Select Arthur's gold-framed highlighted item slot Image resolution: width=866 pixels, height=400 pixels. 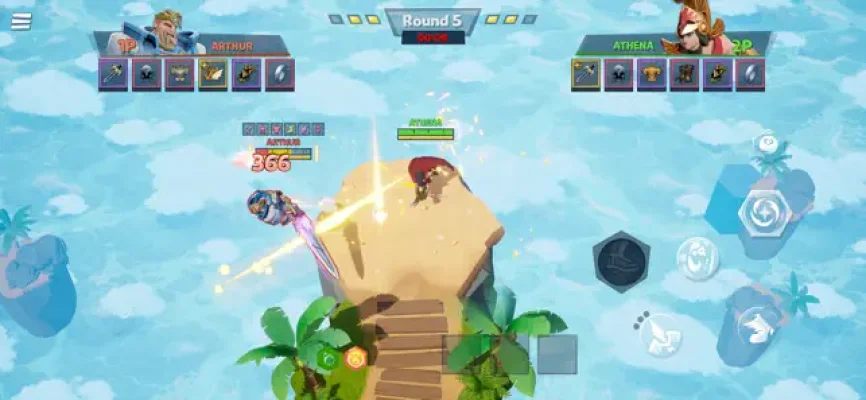[x=213, y=75]
